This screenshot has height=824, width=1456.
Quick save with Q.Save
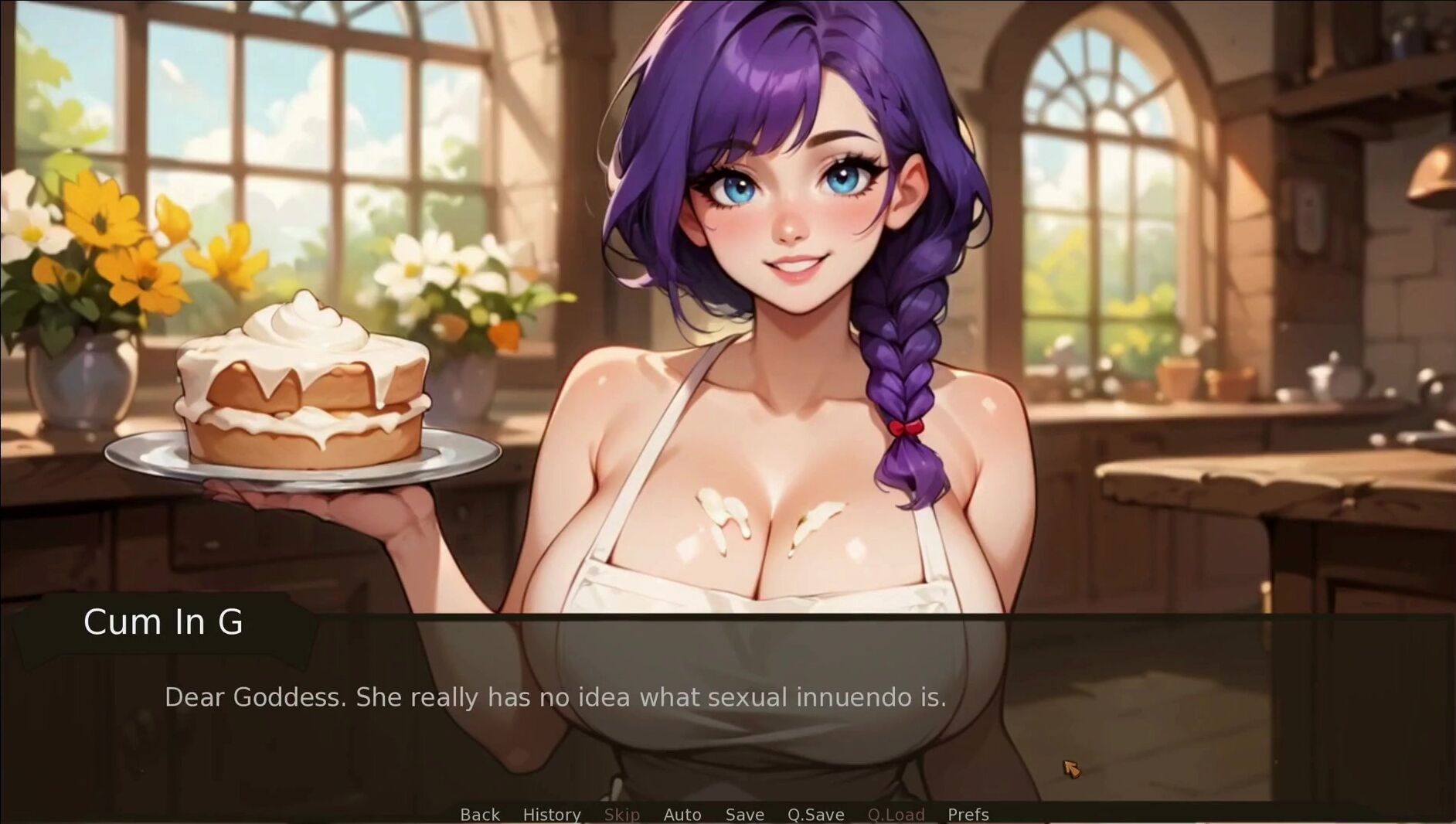pos(815,815)
